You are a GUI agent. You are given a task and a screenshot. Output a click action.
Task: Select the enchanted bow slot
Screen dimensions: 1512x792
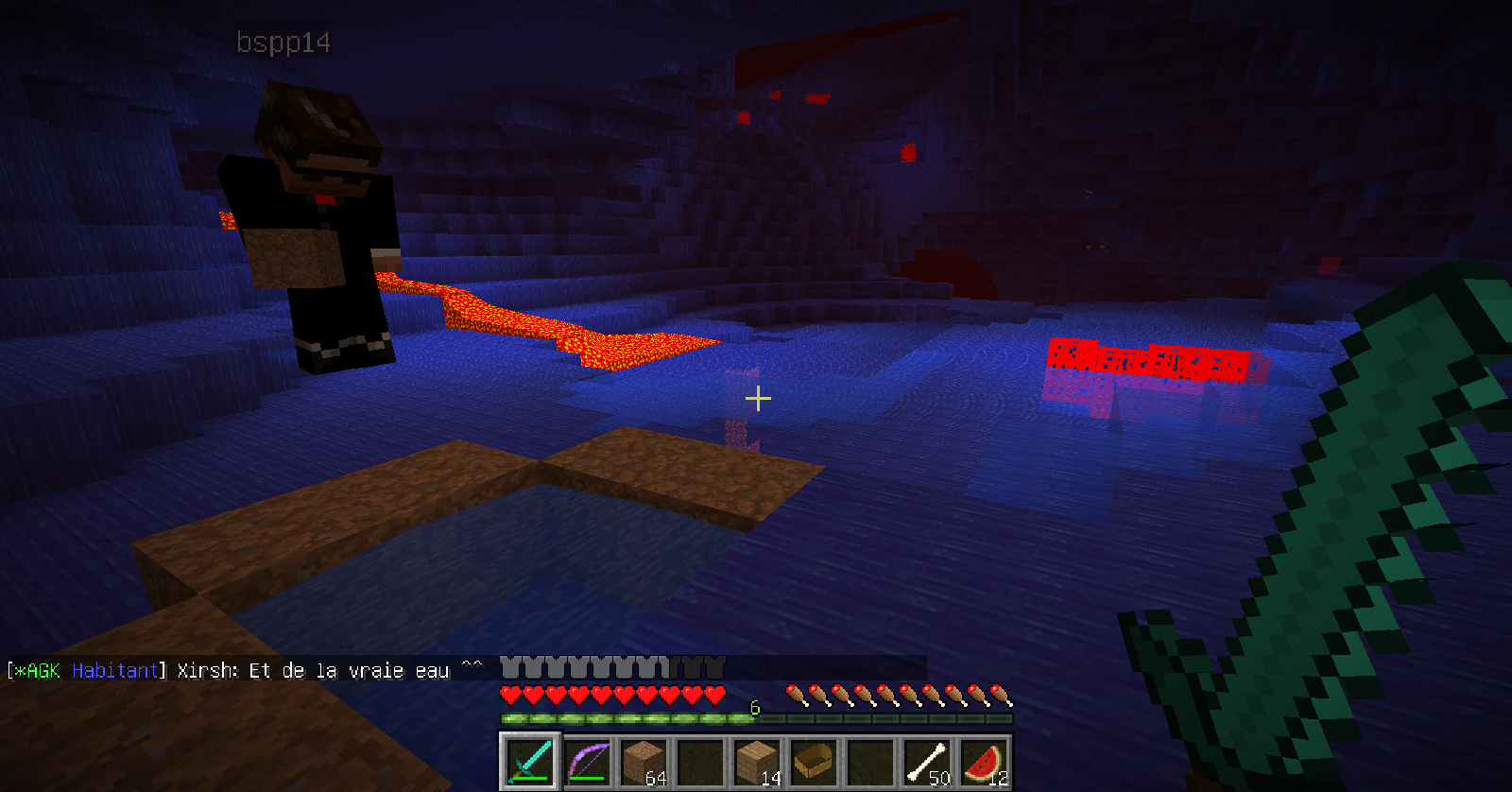587,761
